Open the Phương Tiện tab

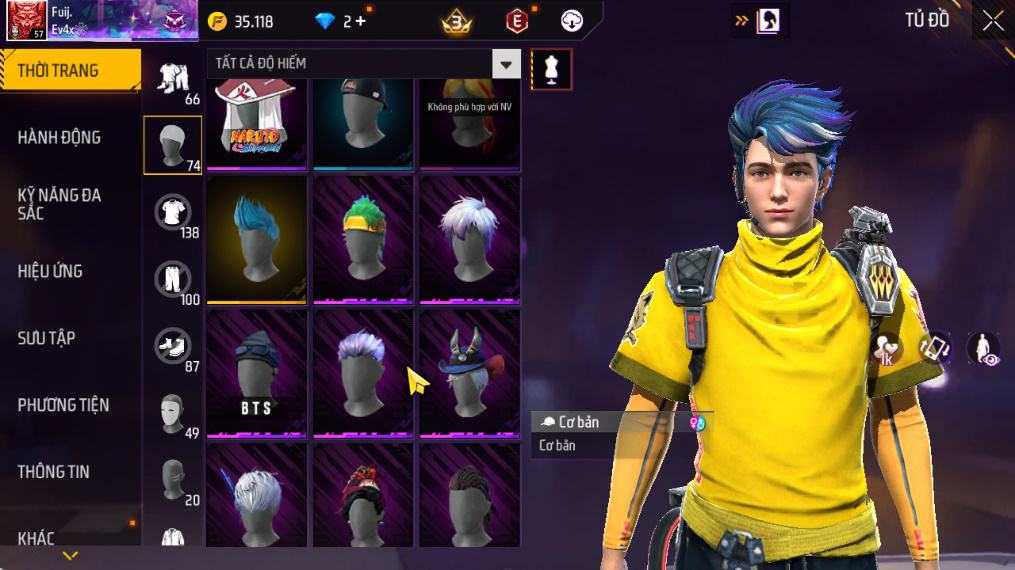click(x=63, y=405)
